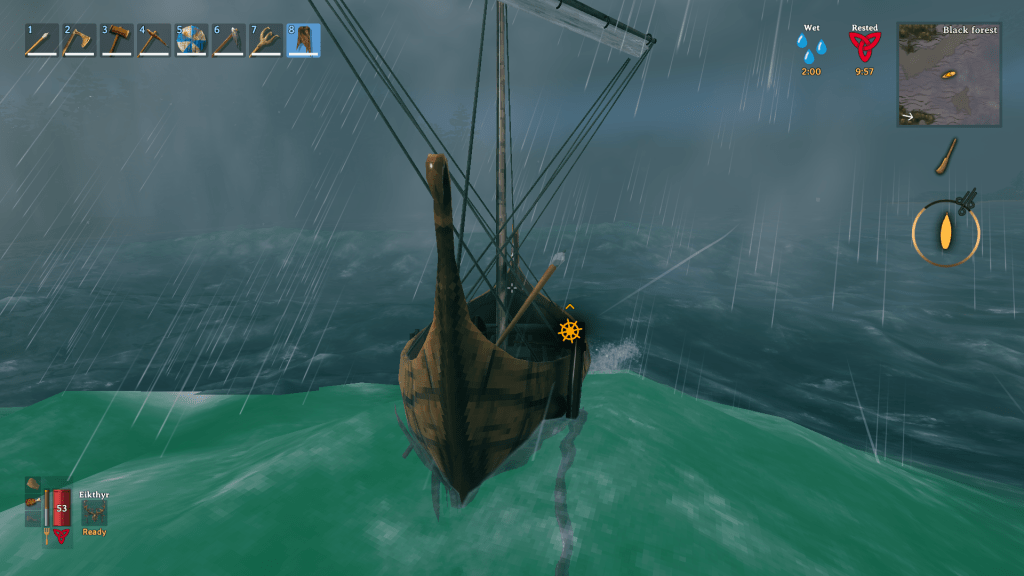Screen dimensions: 1024x576
Task: Click the ship wind direction indicator
Action: pyautogui.click(x=945, y=234)
